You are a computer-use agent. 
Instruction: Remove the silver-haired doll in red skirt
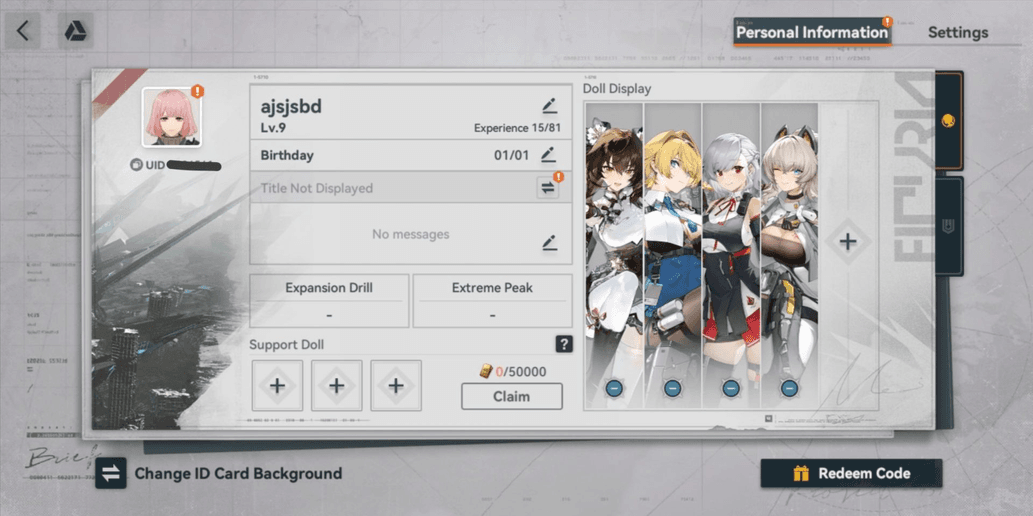click(731, 388)
